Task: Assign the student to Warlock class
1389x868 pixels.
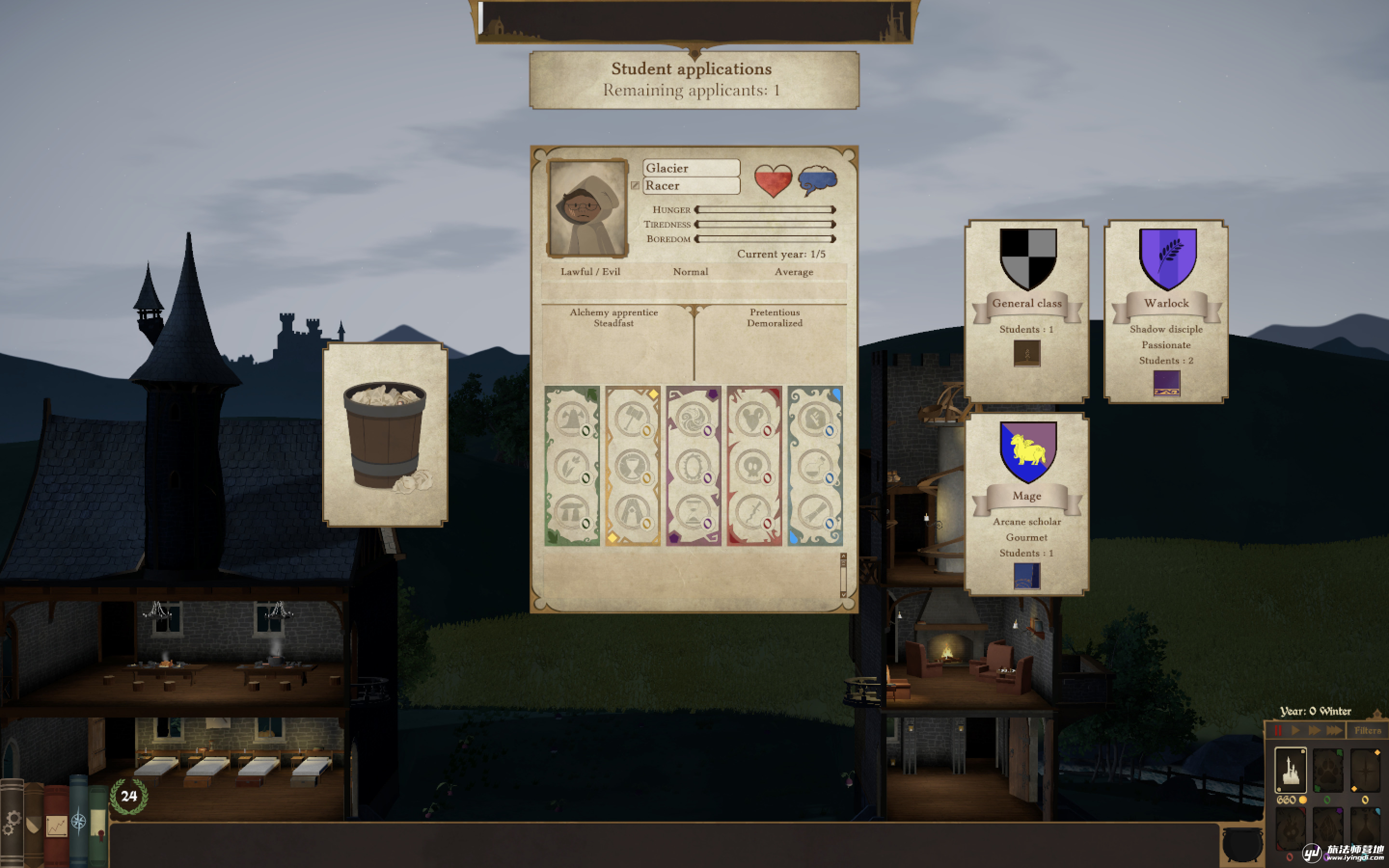Action: tap(1166, 311)
